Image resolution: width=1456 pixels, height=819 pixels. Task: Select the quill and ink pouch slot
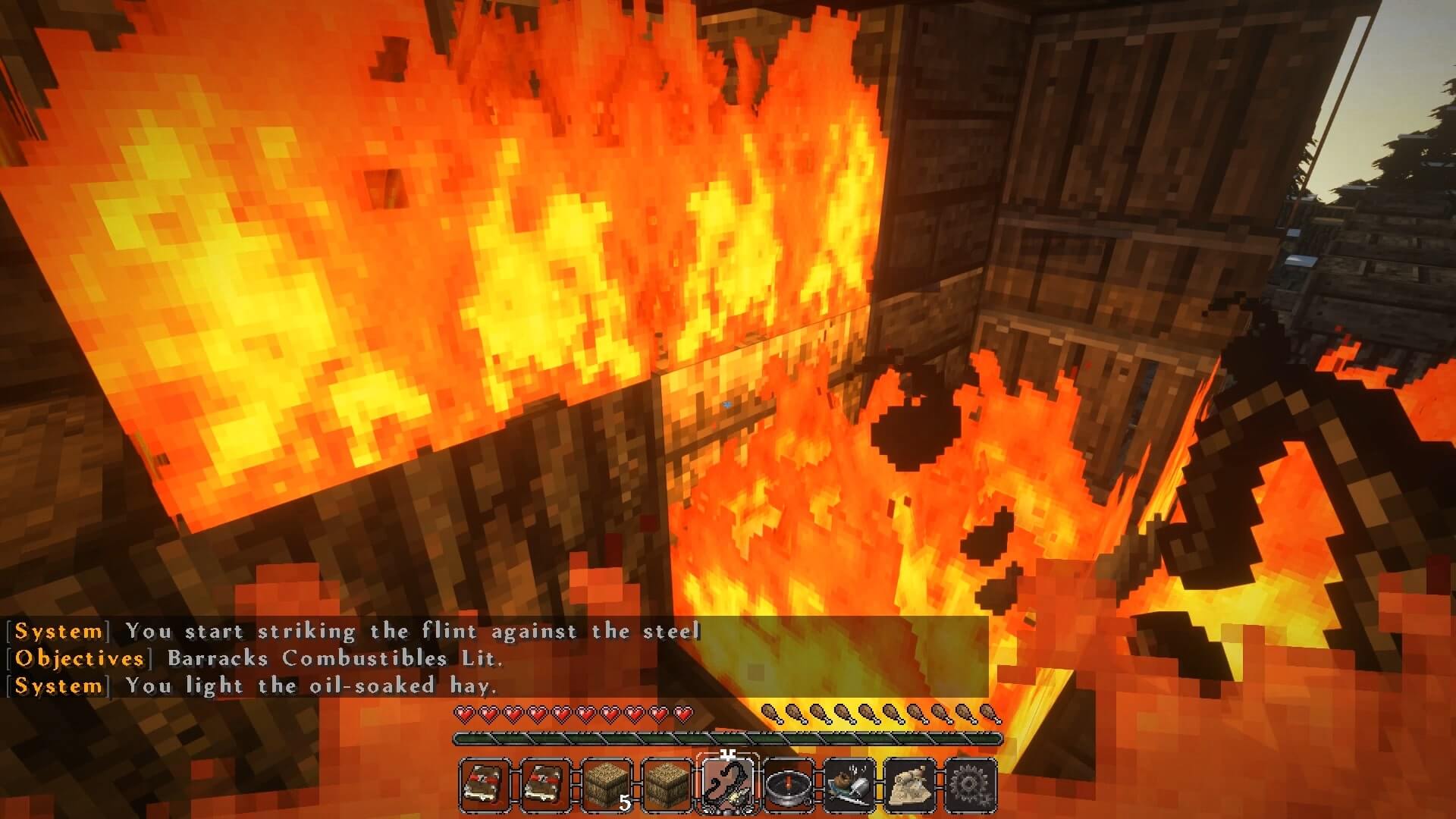pos(849,785)
